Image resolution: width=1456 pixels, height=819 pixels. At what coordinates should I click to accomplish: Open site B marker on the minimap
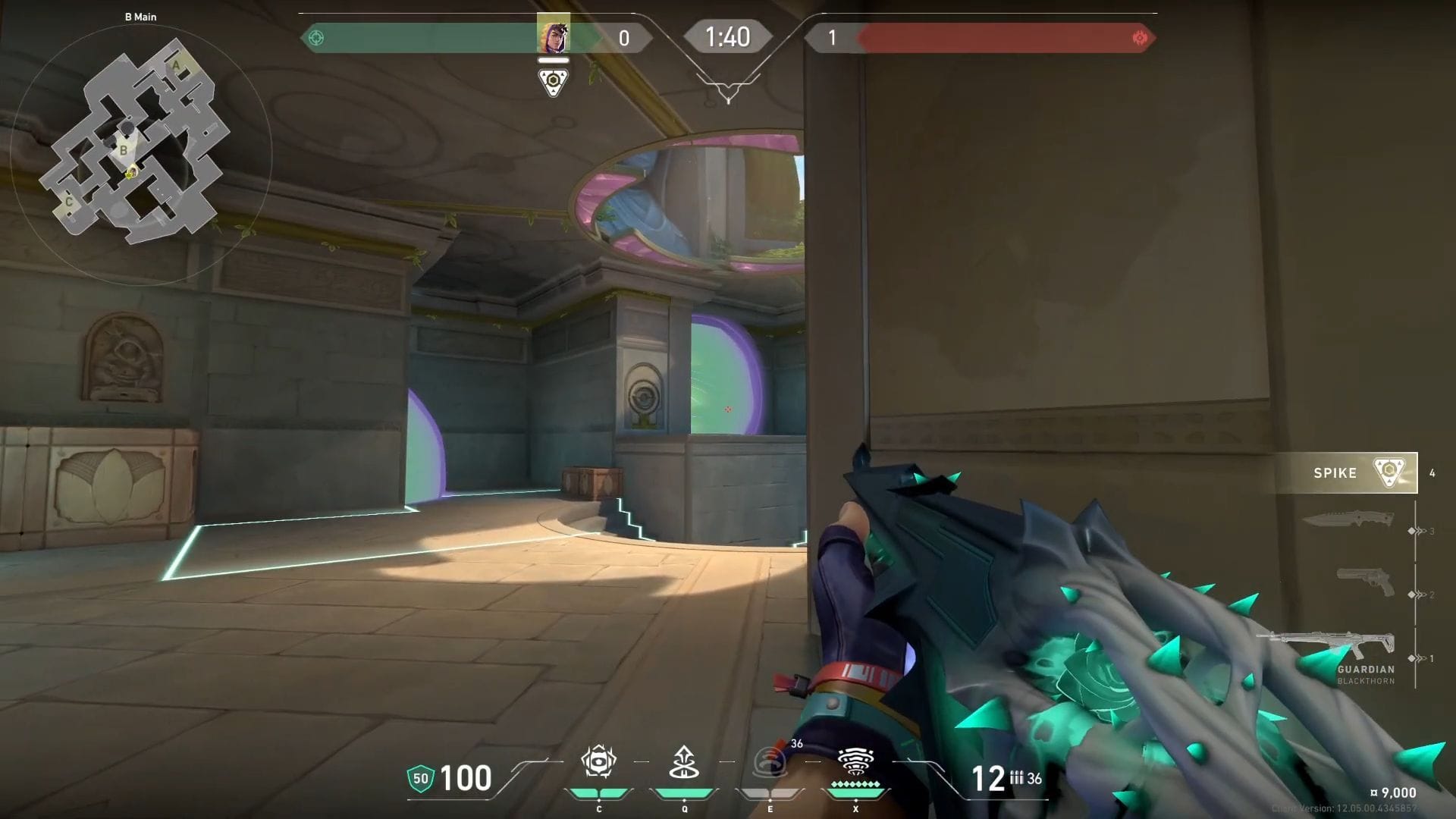(x=123, y=150)
